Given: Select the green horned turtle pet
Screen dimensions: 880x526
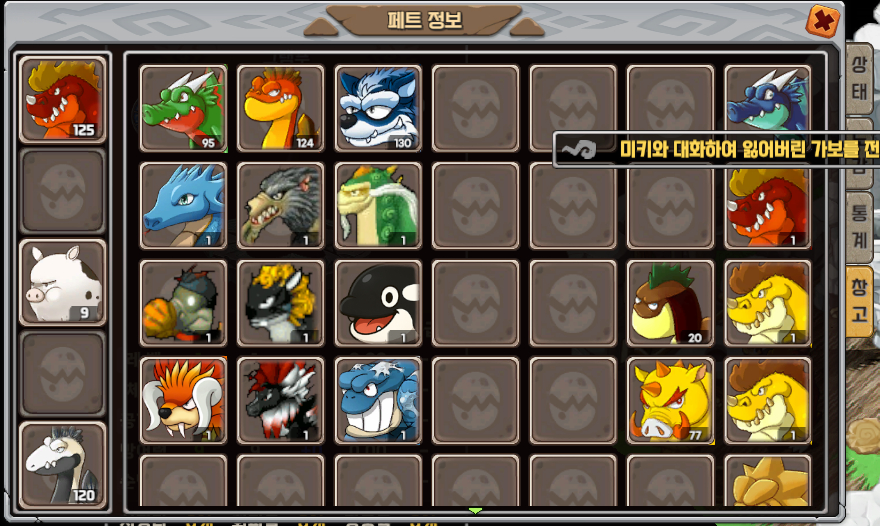Looking at the screenshot, I should click(x=377, y=205).
